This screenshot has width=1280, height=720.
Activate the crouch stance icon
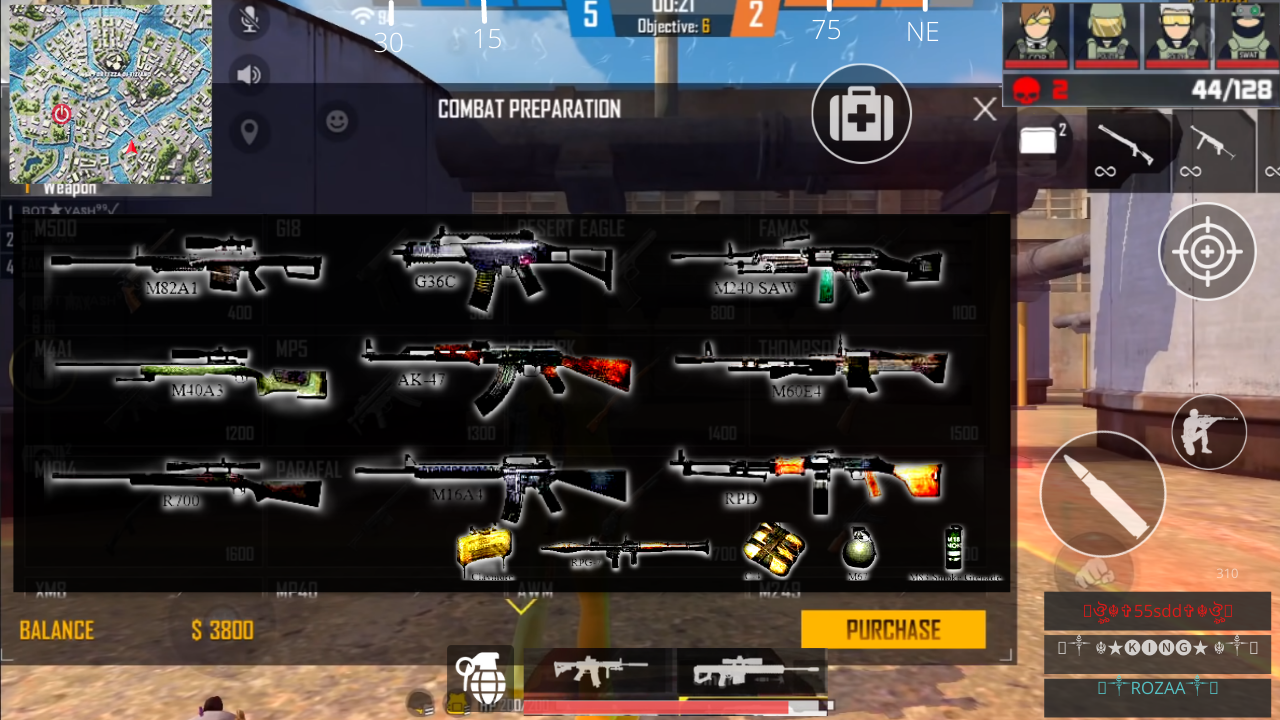(1207, 431)
